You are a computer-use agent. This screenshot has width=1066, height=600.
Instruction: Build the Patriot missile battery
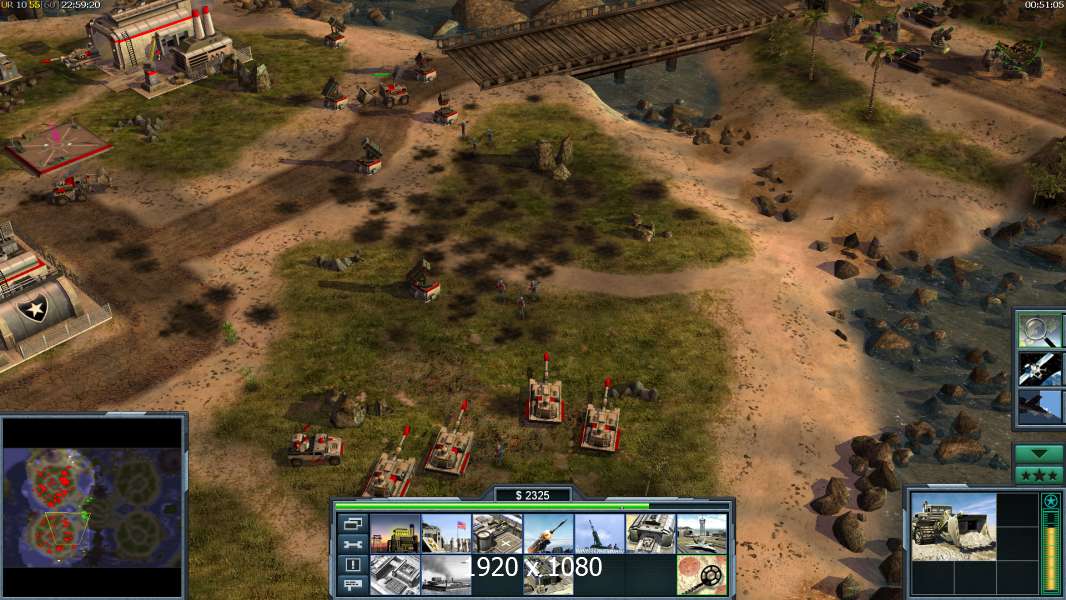[548, 534]
